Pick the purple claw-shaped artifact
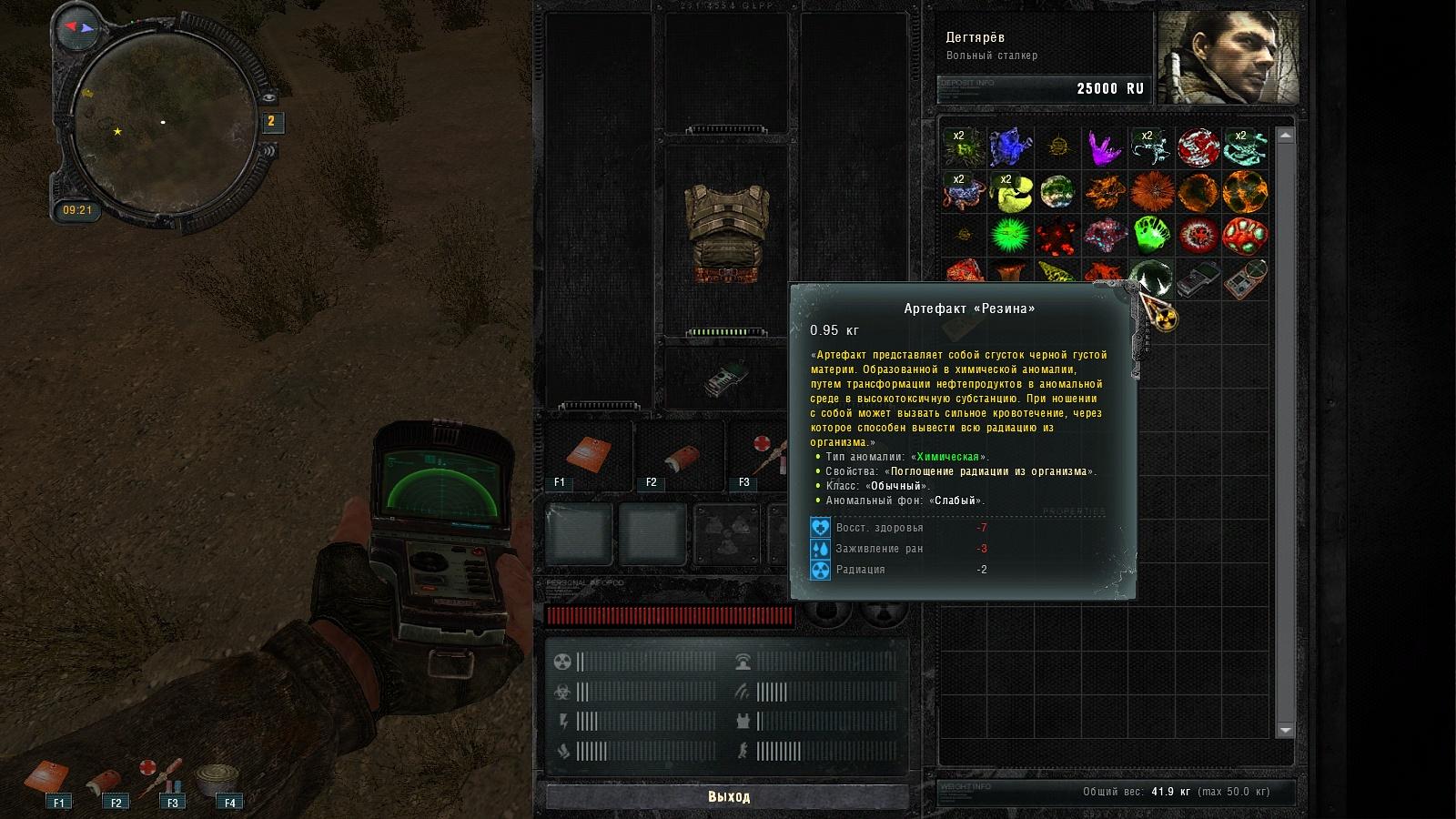1456x819 pixels. [1104, 147]
